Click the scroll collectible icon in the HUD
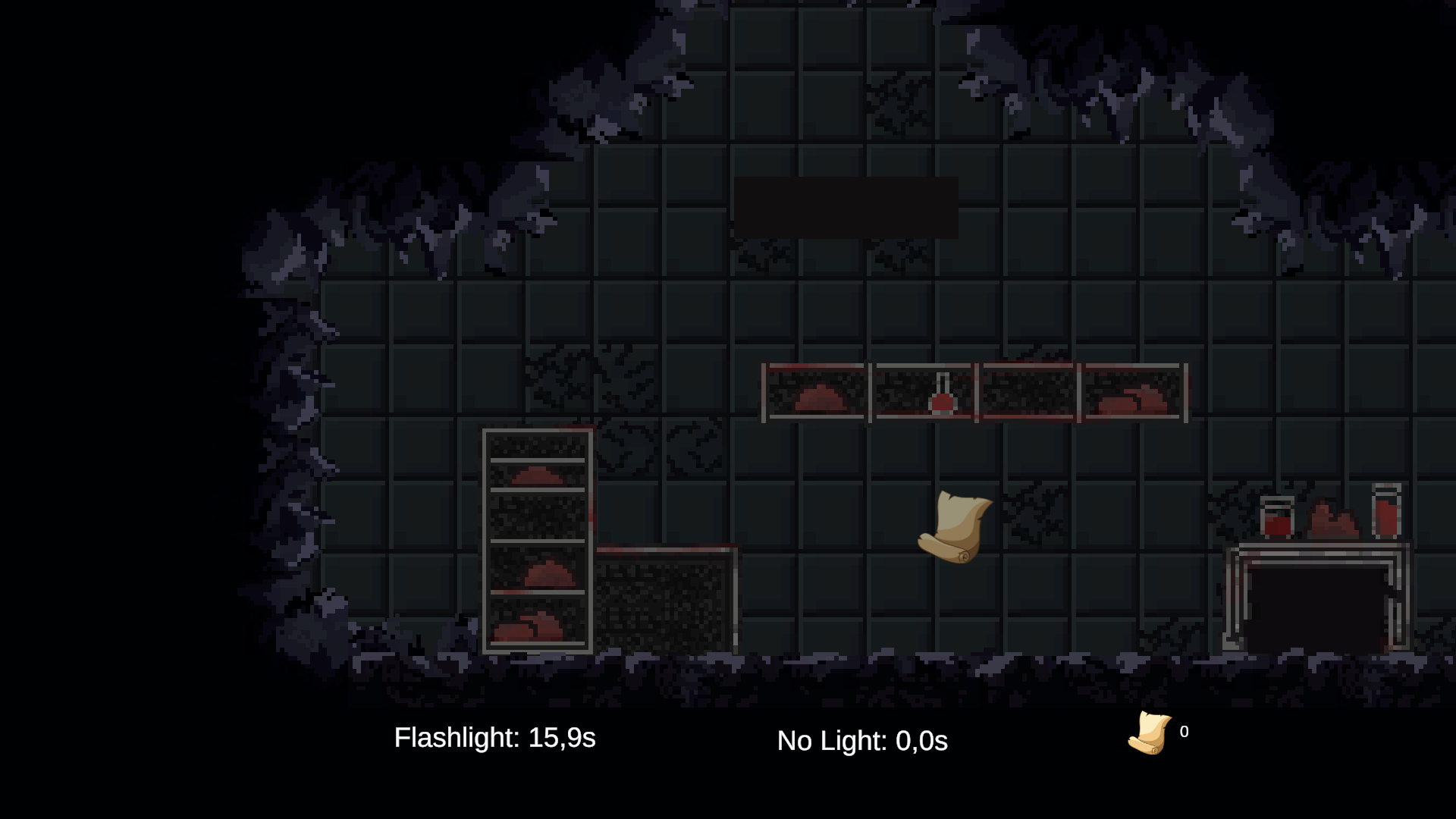Image resolution: width=1456 pixels, height=819 pixels. pyautogui.click(x=1150, y=733)
